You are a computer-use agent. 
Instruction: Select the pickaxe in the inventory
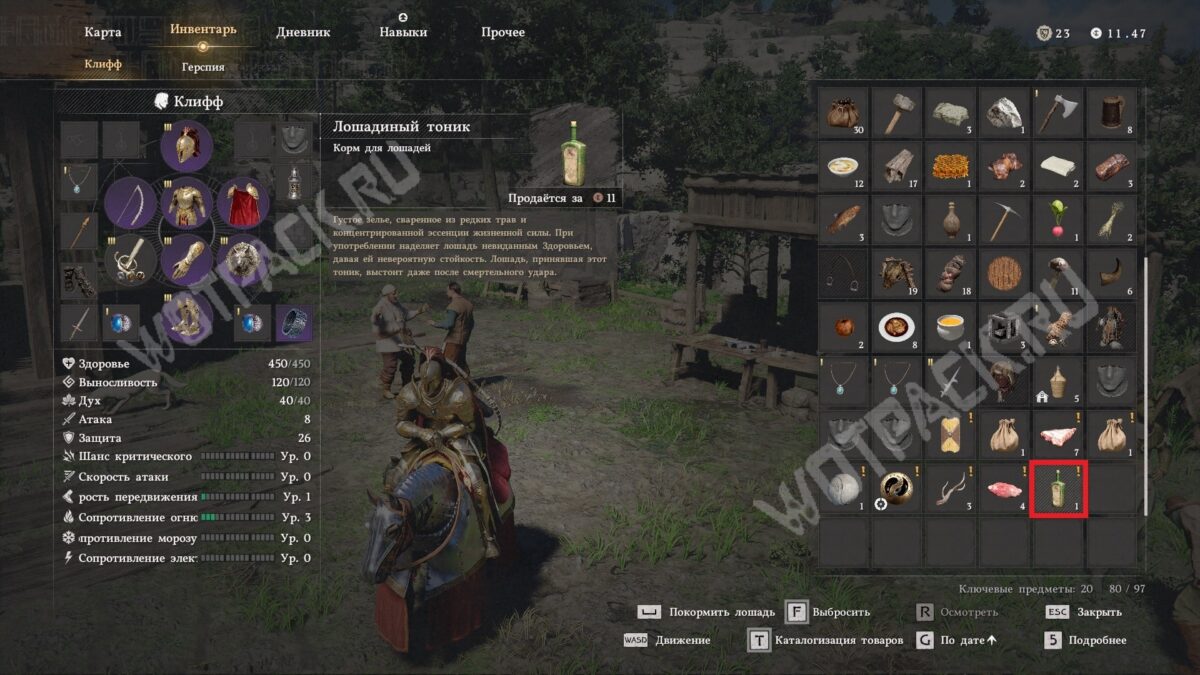(x=1005, y=220)
